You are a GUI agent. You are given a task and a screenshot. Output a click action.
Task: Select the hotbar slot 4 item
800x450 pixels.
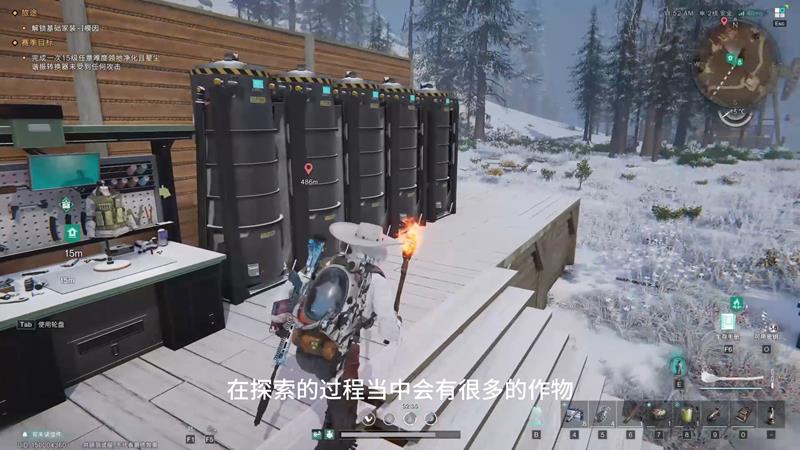[x=575, y=415]
